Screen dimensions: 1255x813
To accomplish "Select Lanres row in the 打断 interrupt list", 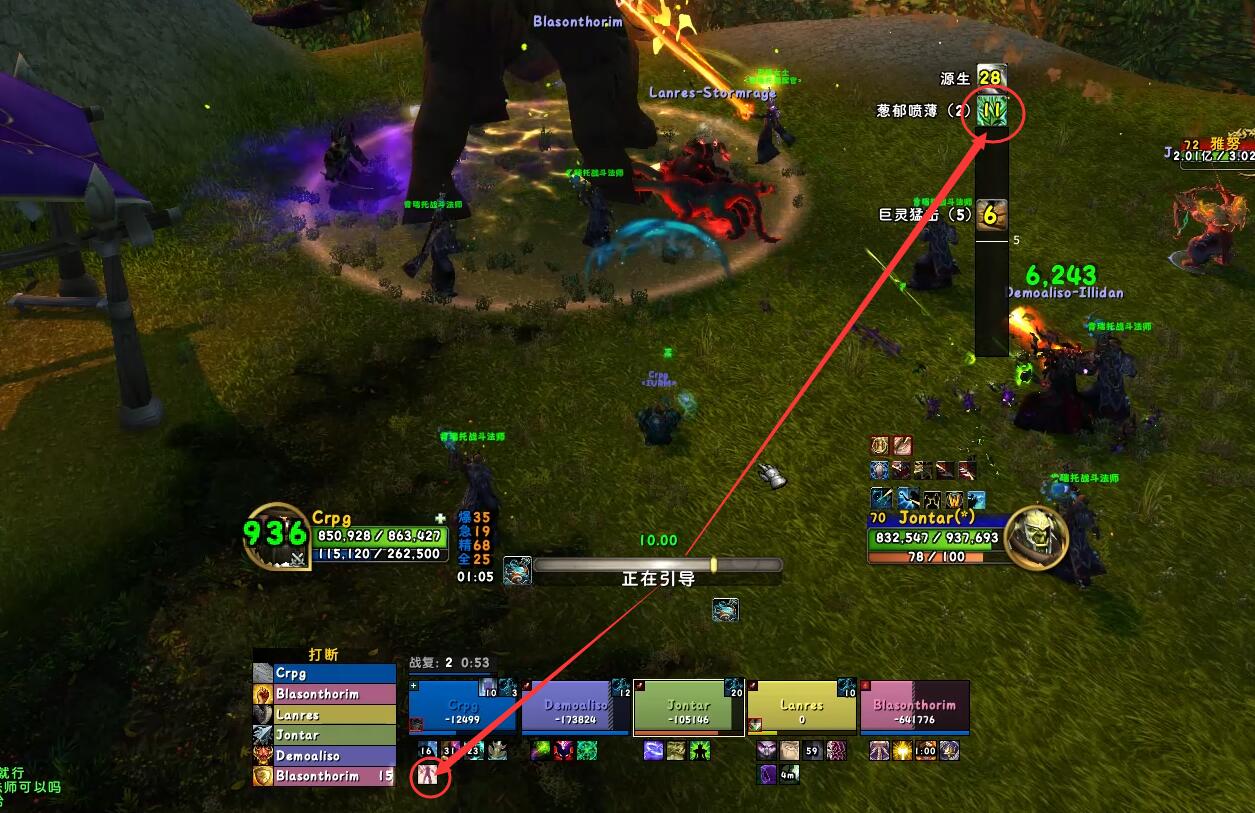I will [324, 715].
